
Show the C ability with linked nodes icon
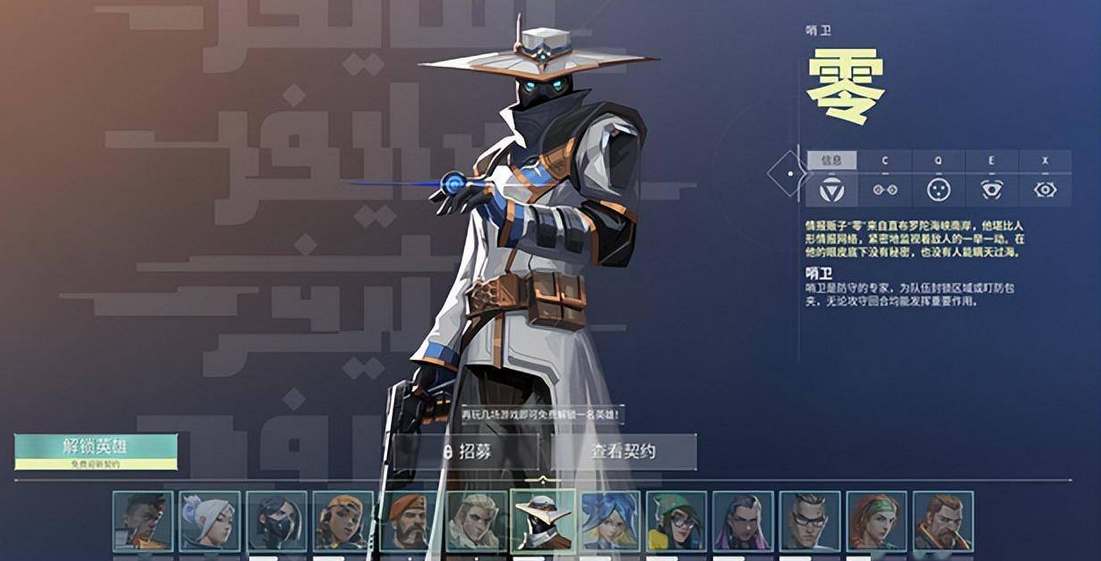point(884,189)
